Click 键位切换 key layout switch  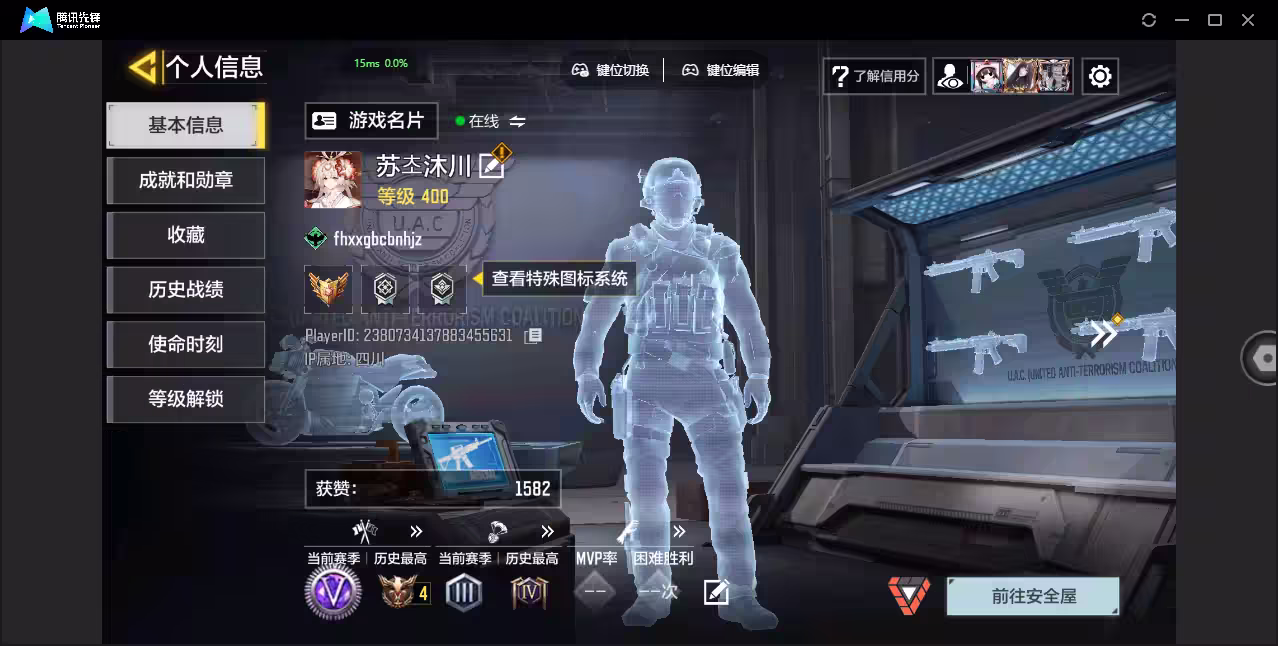point(610,70)
